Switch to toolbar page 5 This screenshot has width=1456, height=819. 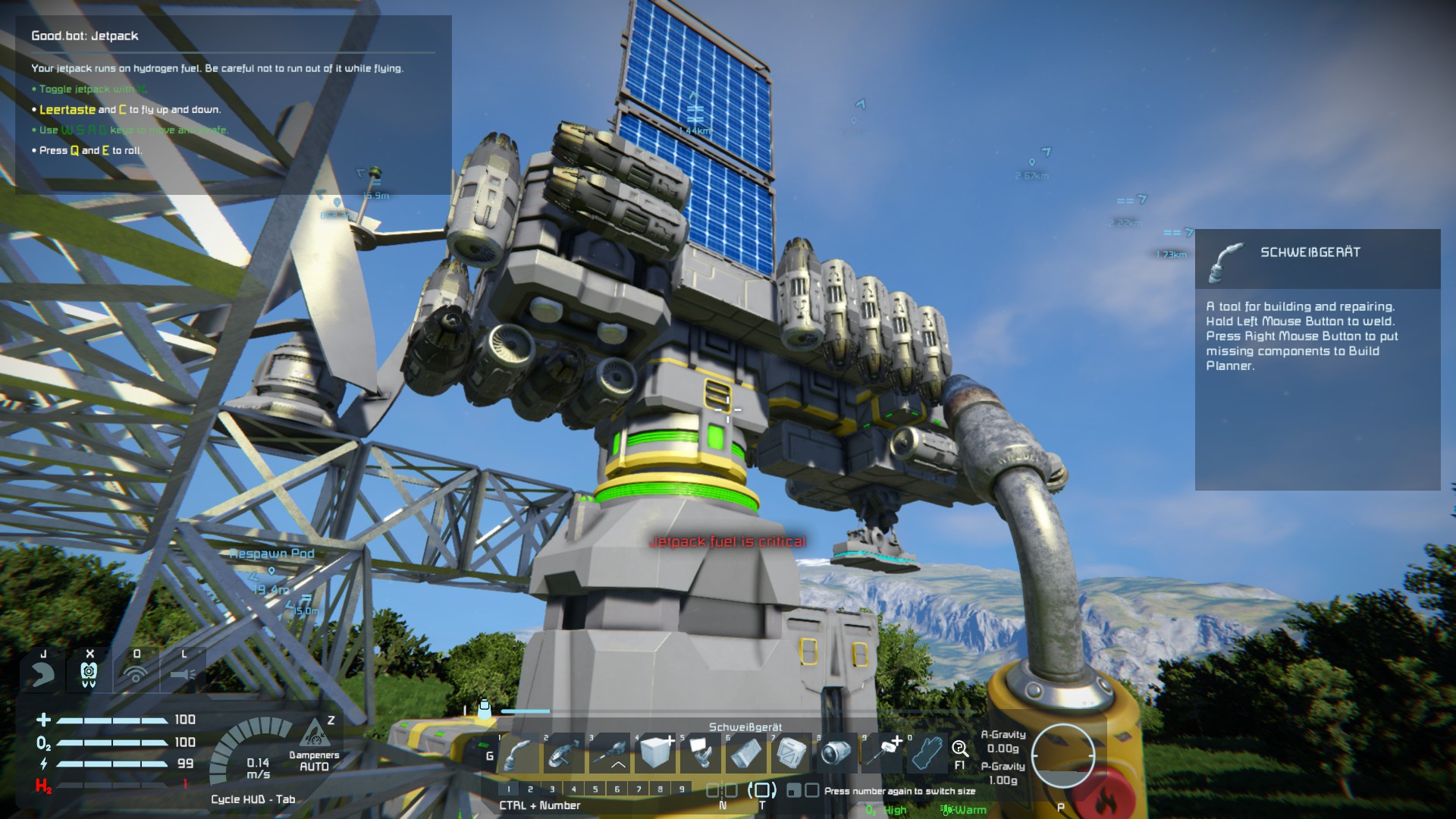point(595,789)
